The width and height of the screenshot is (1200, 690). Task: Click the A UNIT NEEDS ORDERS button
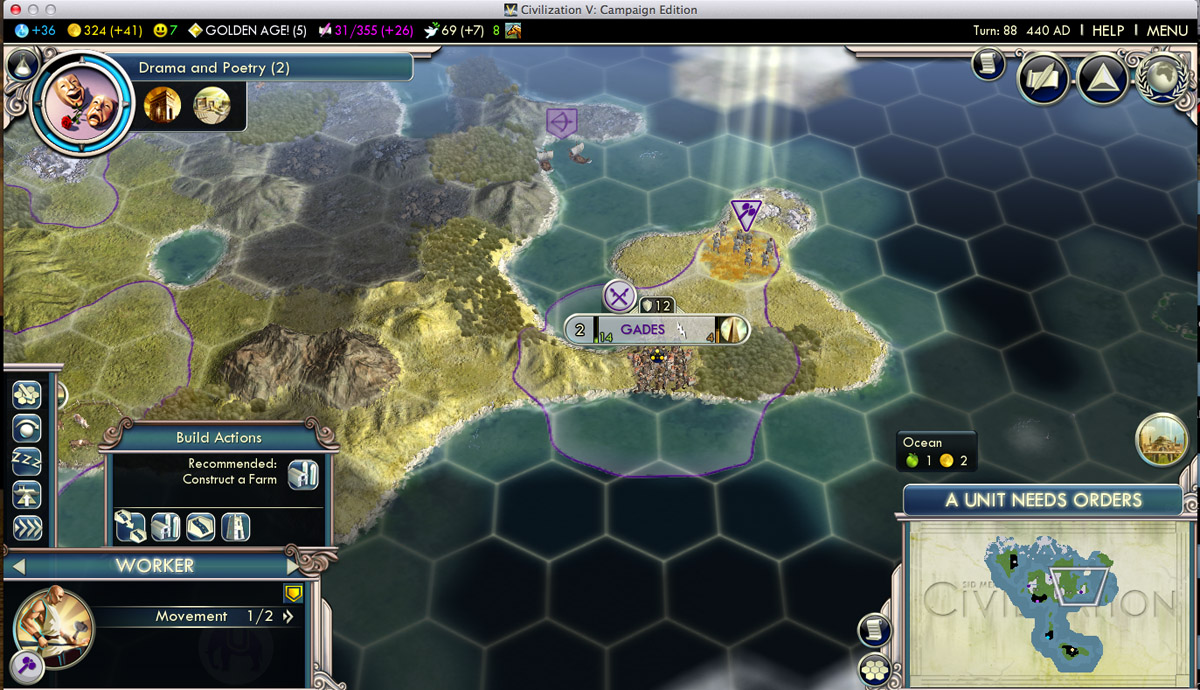[1043, 500]
